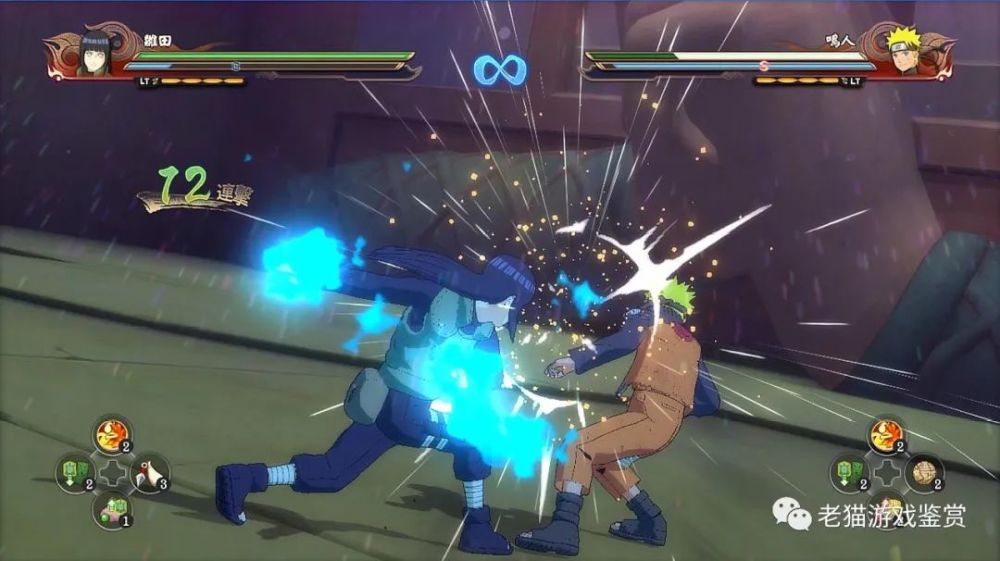1000x561 pixels.
Task: Select Naruto's fire item in the right item wheel
Action: click(887, 435)
